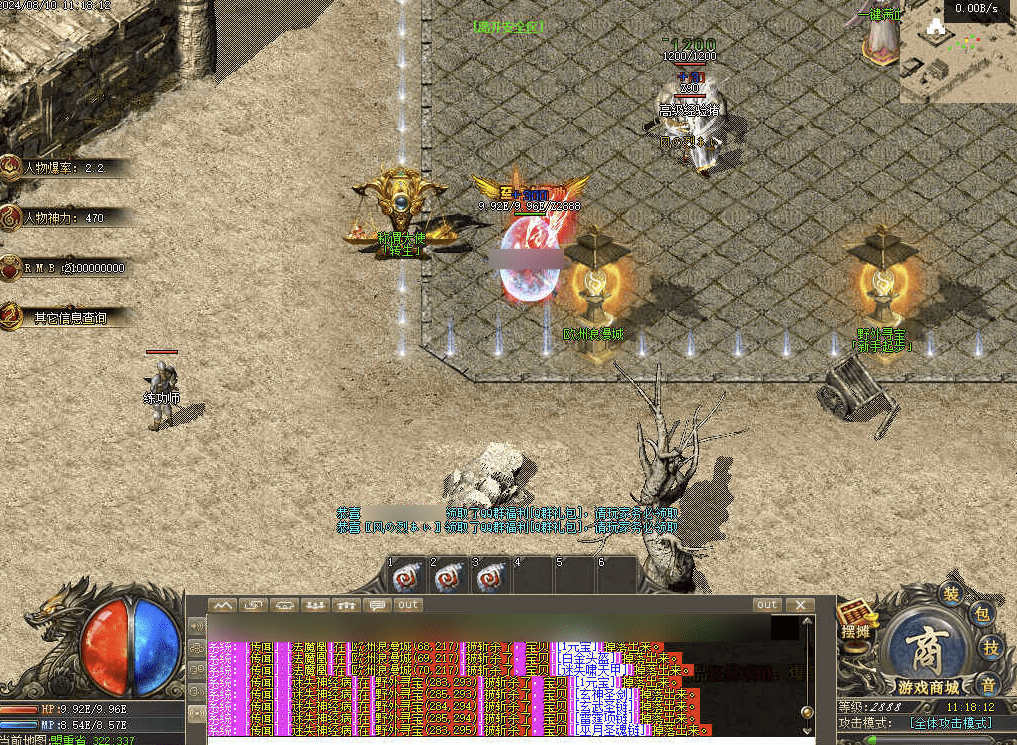Viewport: 1017px width, 745px height.
Task: Click the 人物神力 swirl icon
Action: (11, 217)
